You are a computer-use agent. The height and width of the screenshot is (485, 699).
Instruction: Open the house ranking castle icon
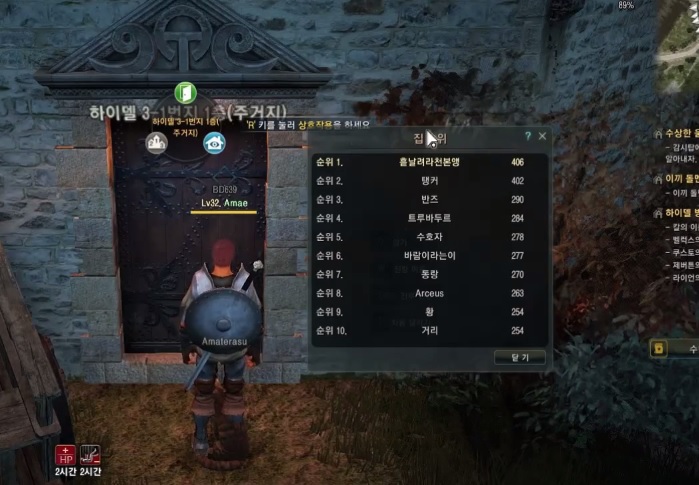pyautogui.click(x=157, y=143)
